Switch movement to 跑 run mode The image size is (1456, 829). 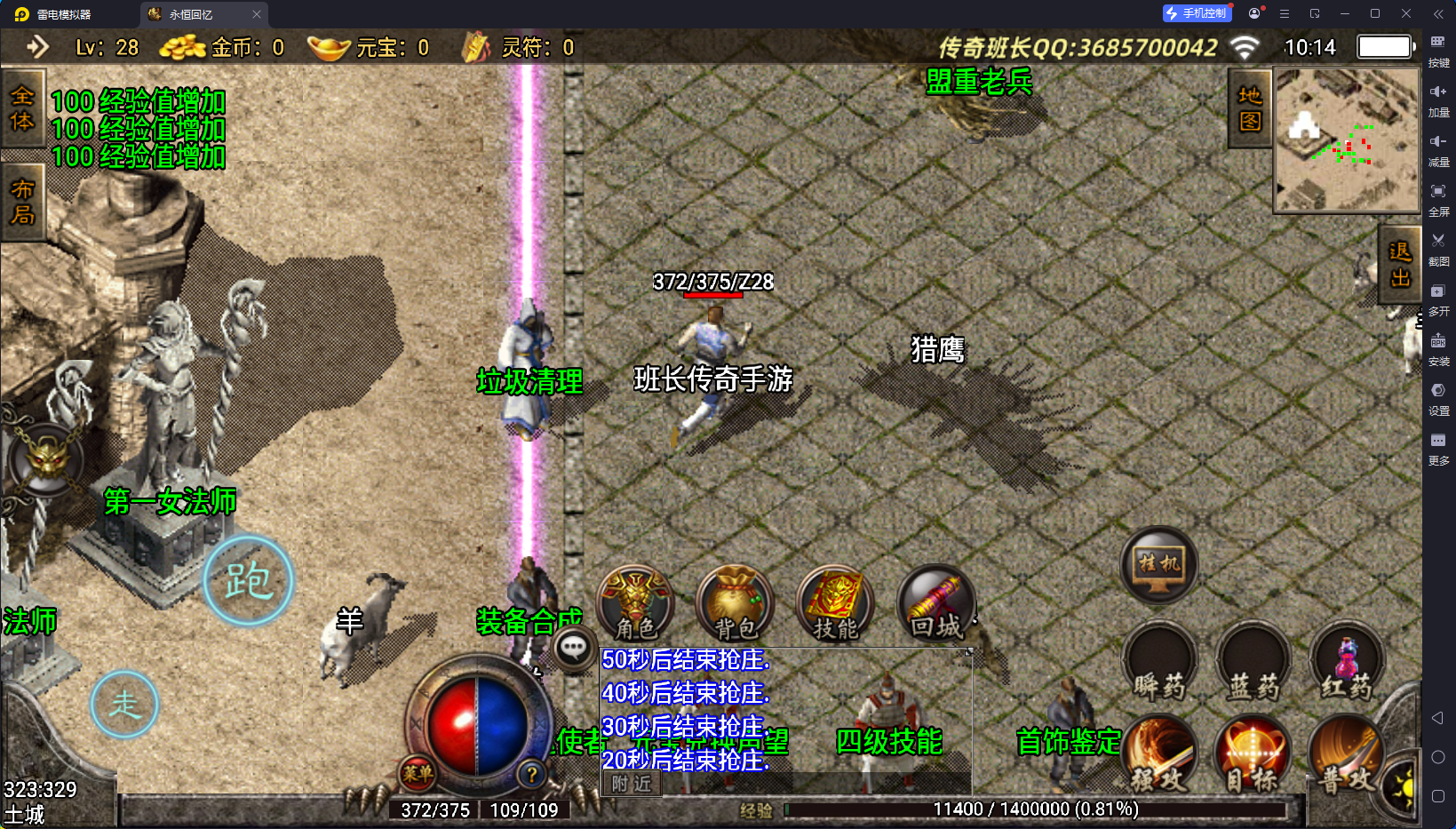248,581
